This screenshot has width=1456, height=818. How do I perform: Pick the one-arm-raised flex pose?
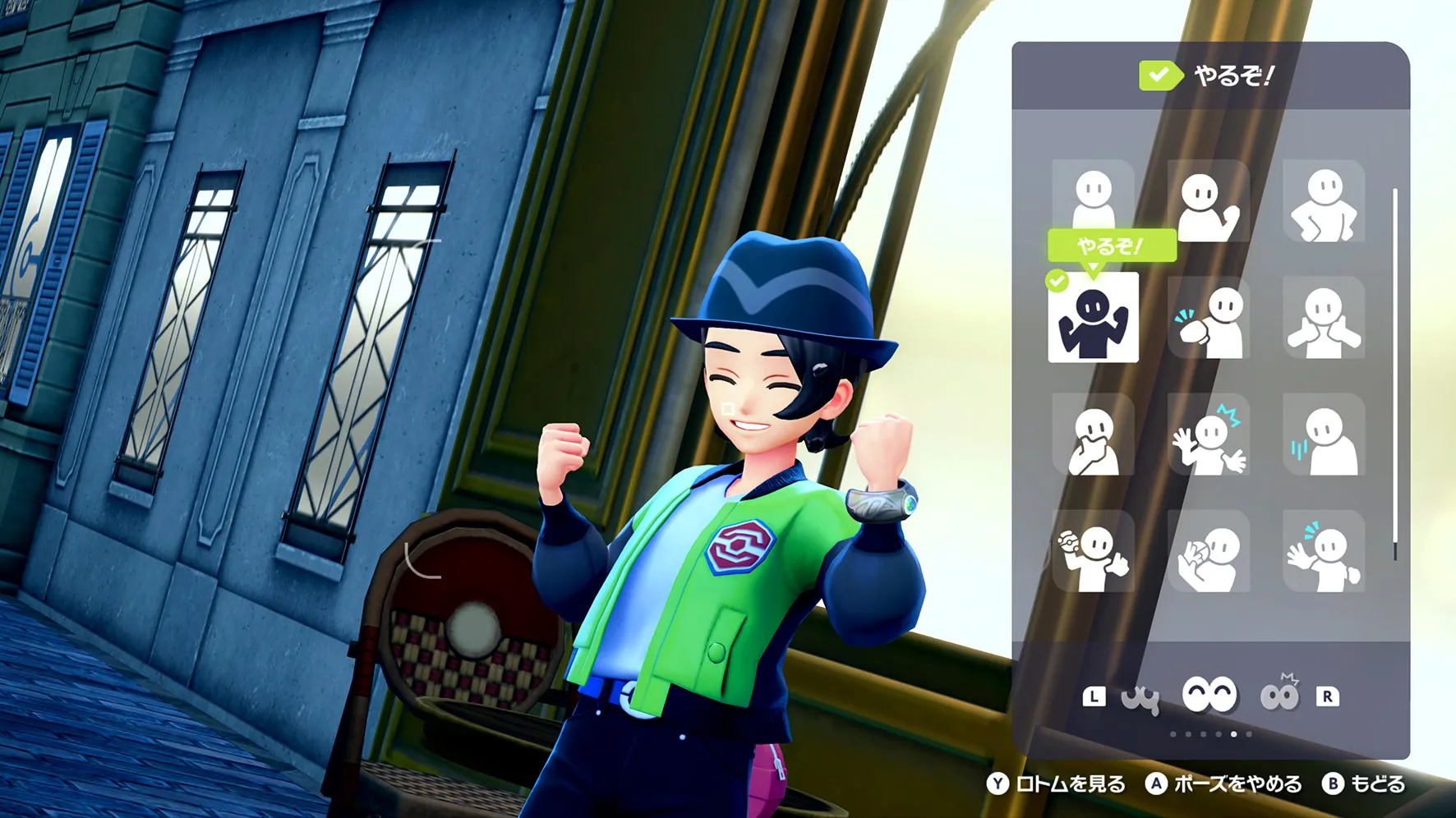[1208, 201]
